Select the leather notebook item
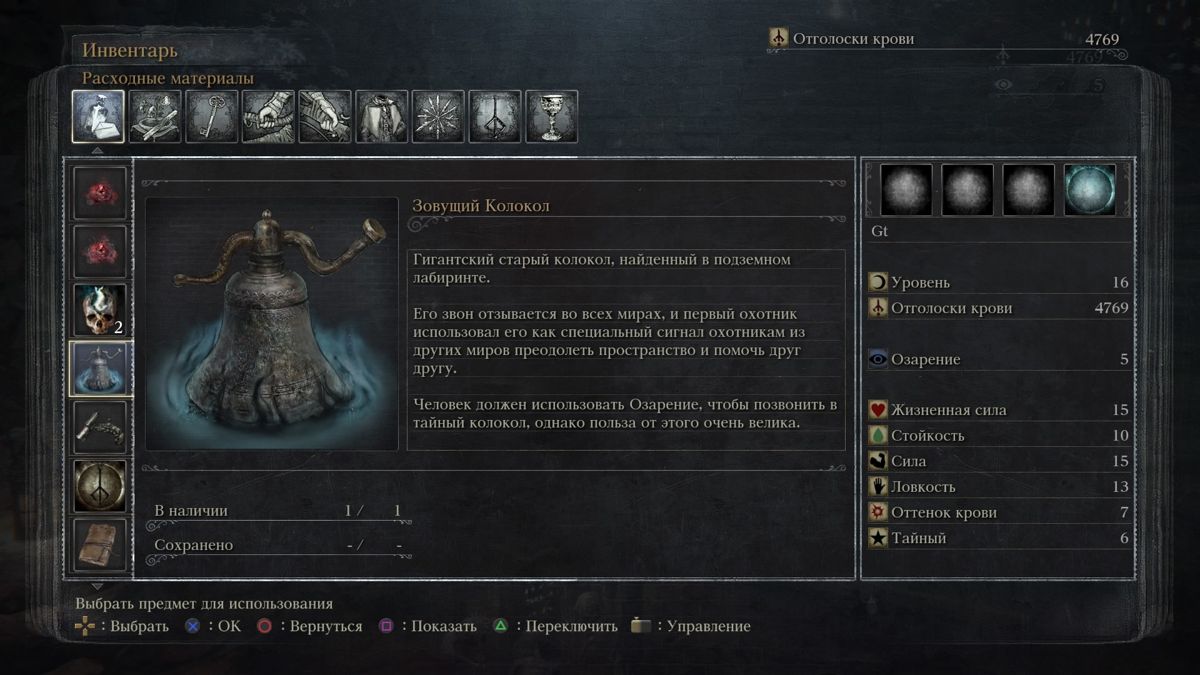Image resolution: width=1200 pixels, height=675 pixels. point(100,544)
